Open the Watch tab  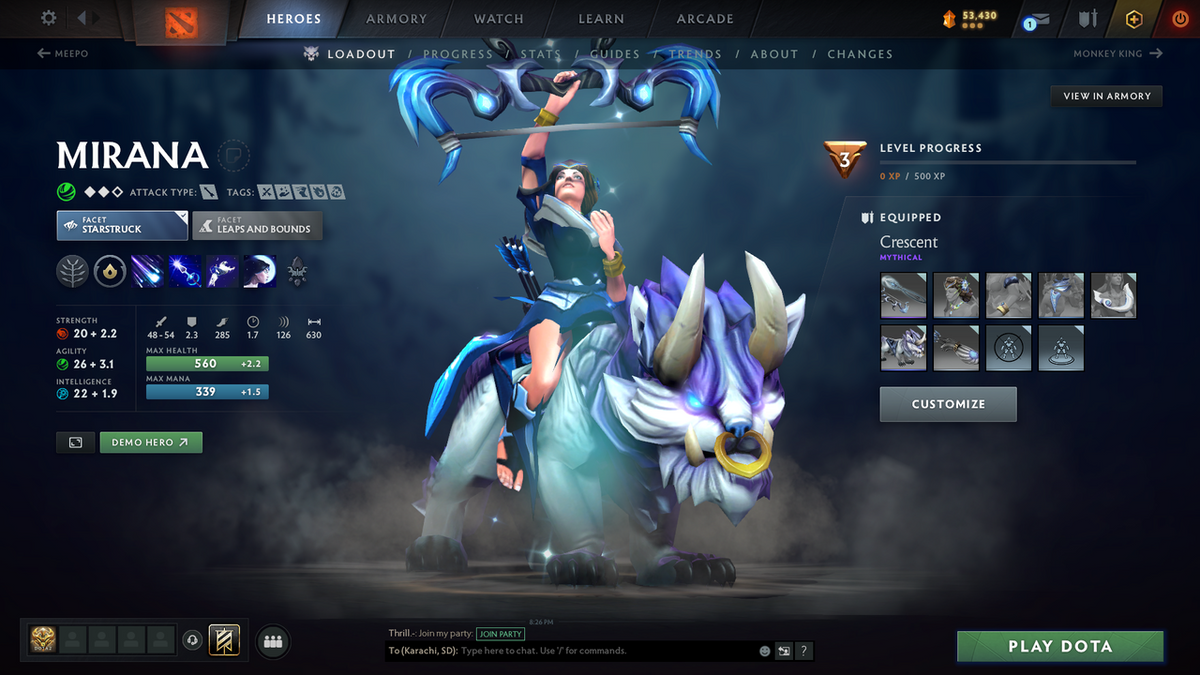498,19
